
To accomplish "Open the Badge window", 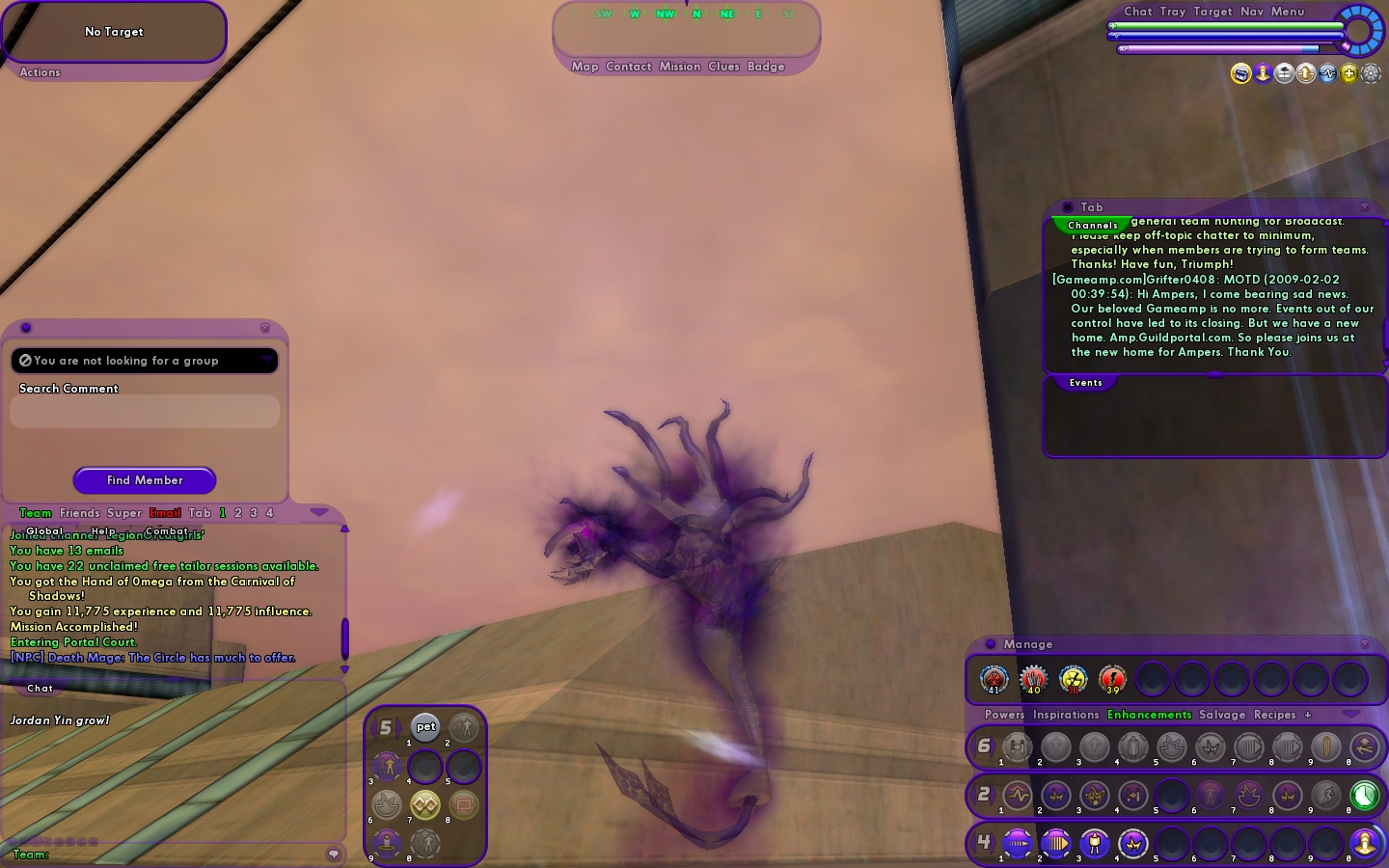I will click(x=766, y=67).
